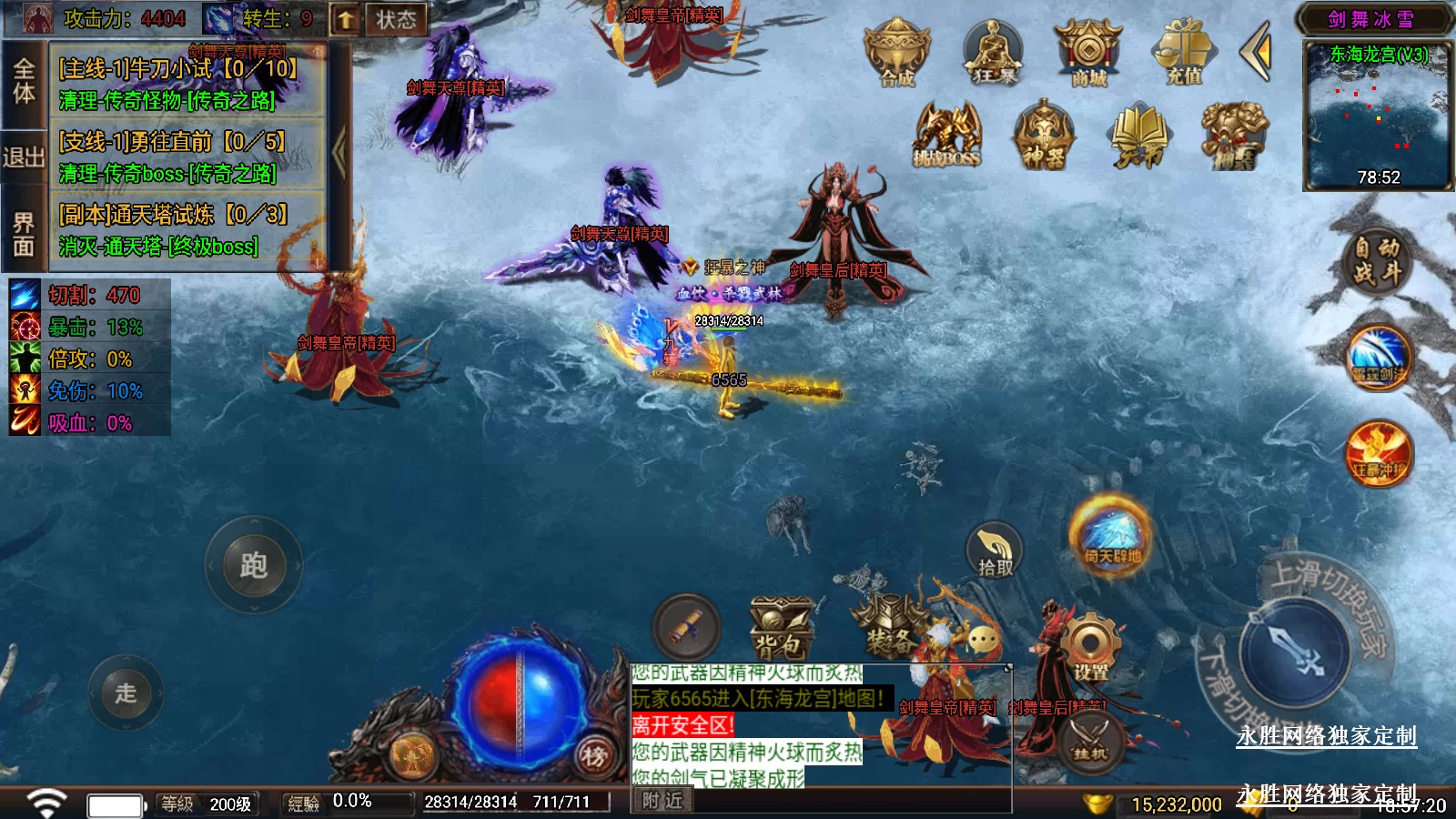
Task: Open the 天书 golden book menu
Action: [x=1139, y=136]
